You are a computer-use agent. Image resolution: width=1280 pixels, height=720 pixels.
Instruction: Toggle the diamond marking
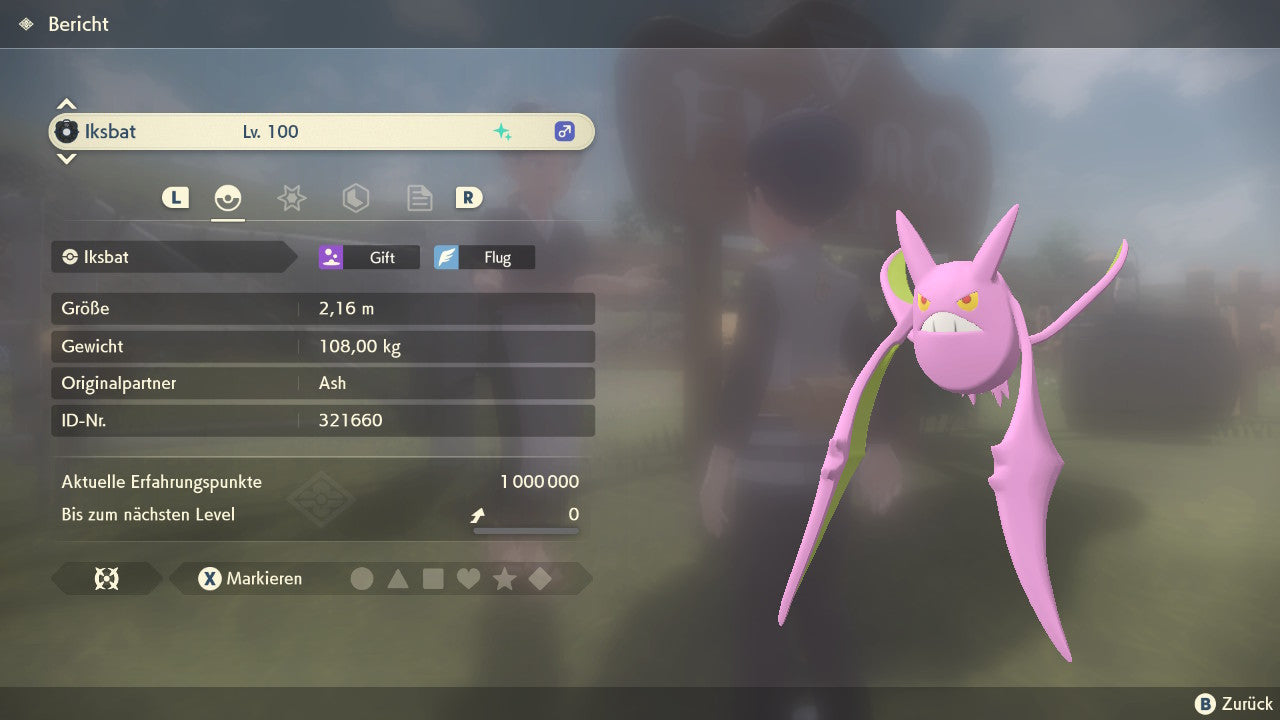tap(540, 579)
